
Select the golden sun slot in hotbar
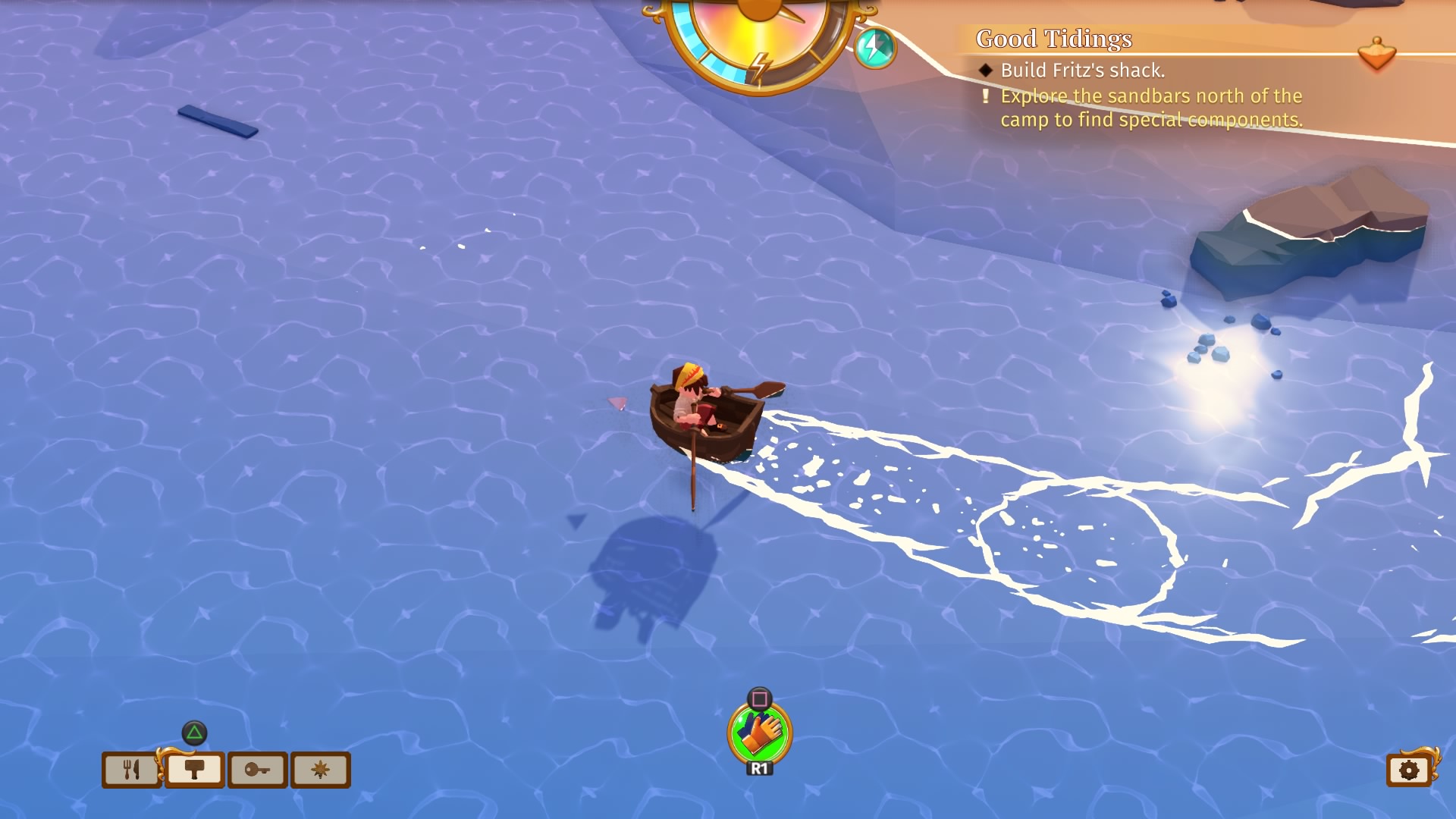322,770
